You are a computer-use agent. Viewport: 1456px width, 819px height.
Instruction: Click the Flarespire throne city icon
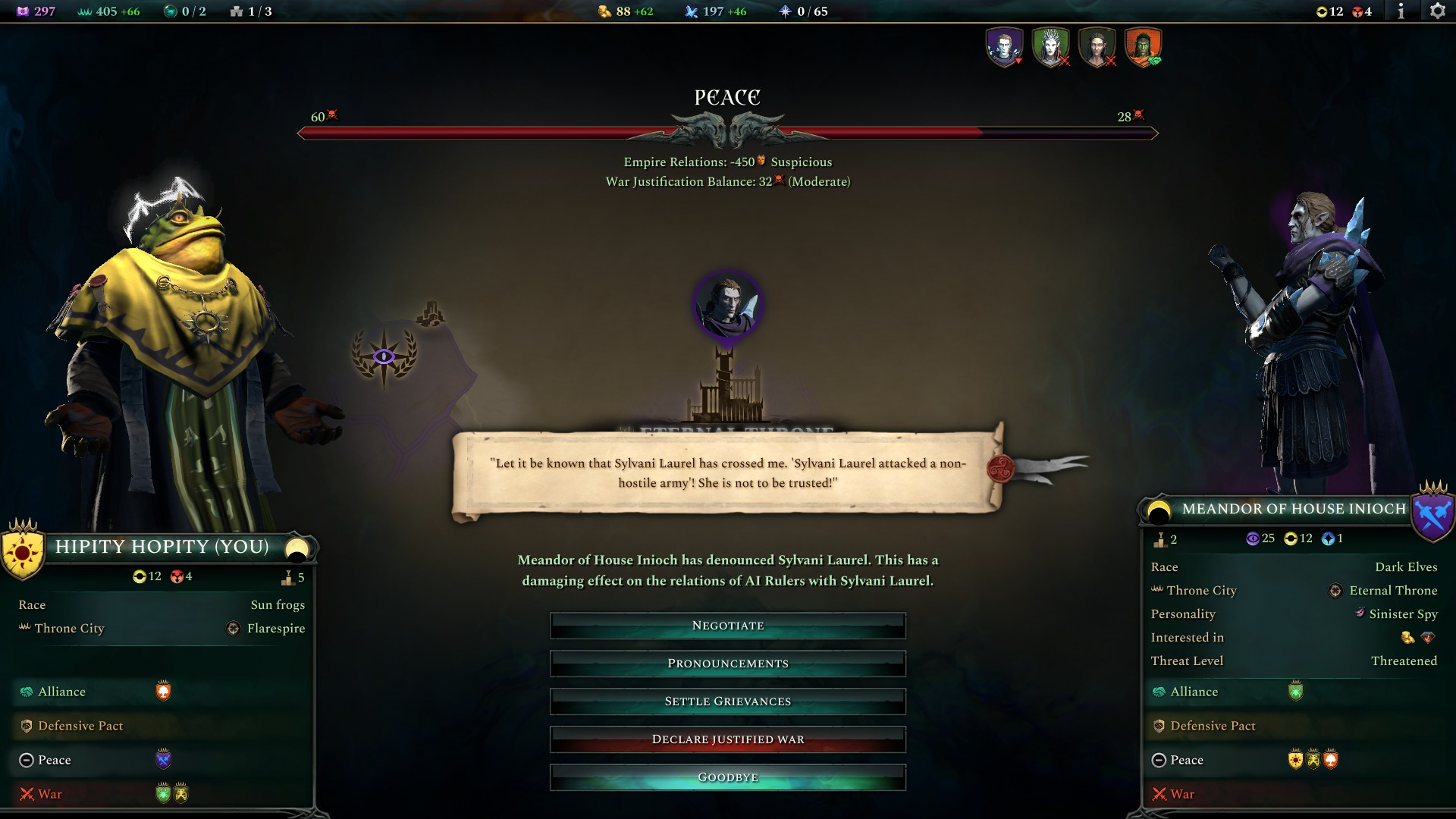[232, 628]
